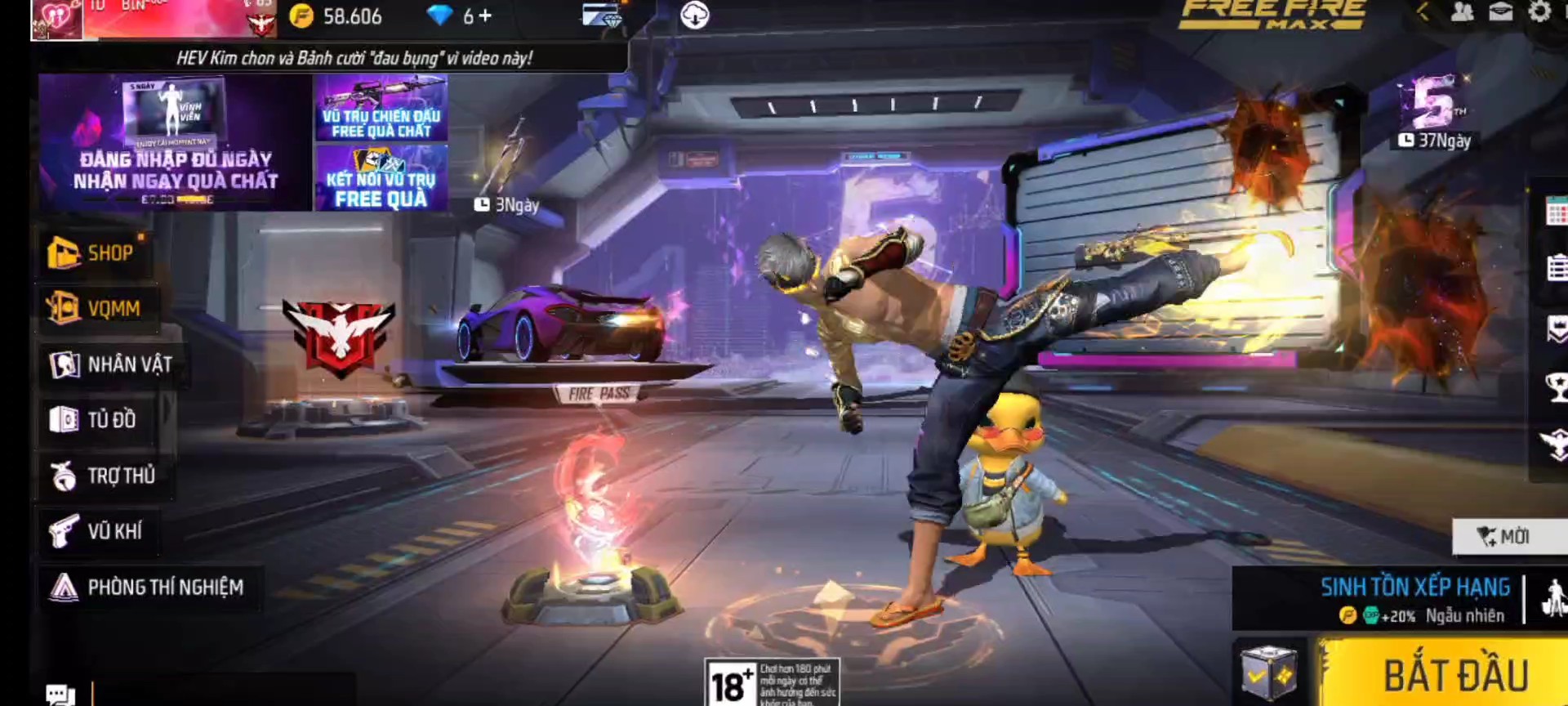Viewport: 1568px width, 706px height.
Task: Click the cloud download icon
Action: tap(694, 16)
